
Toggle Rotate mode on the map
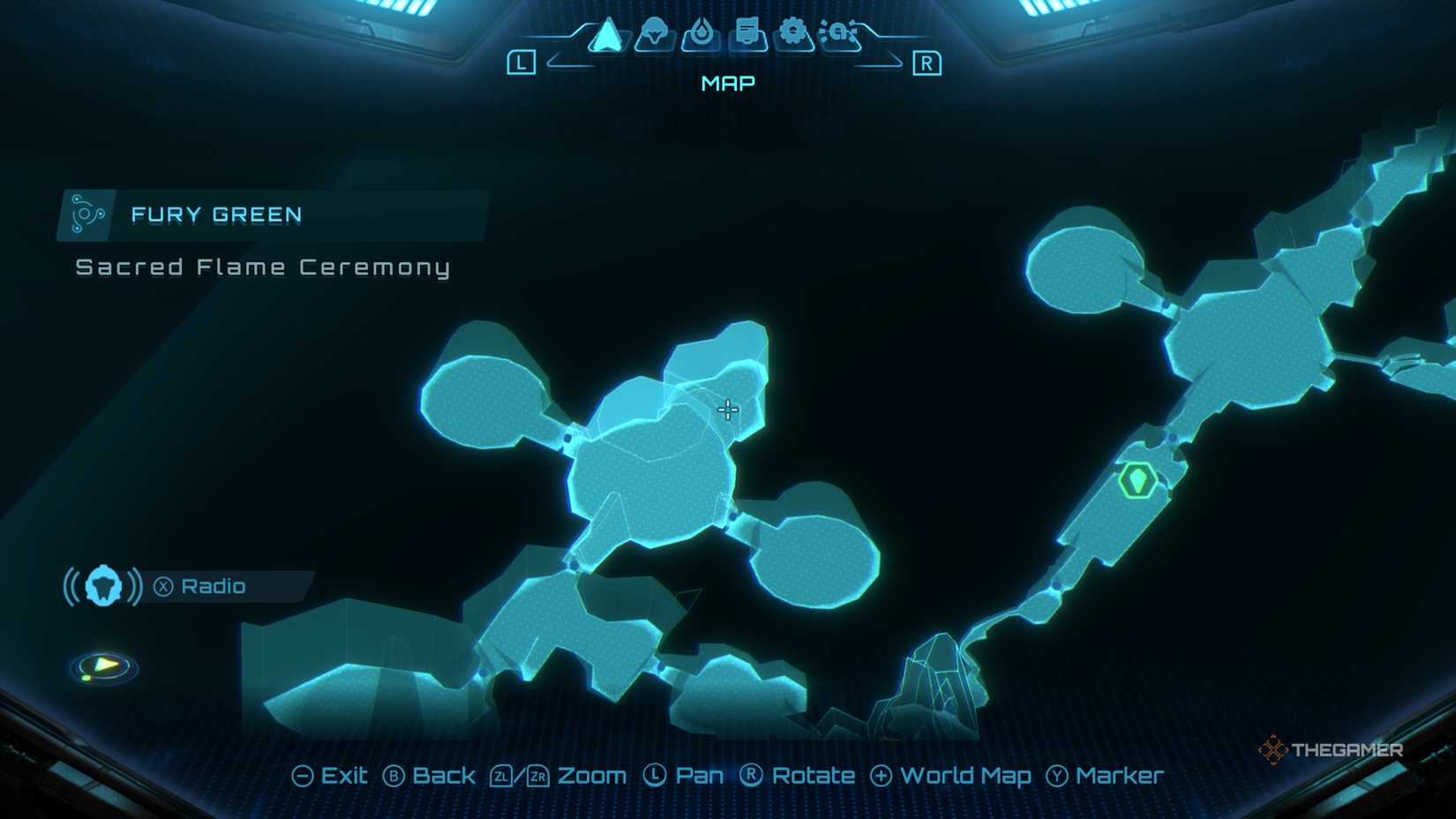799,775
